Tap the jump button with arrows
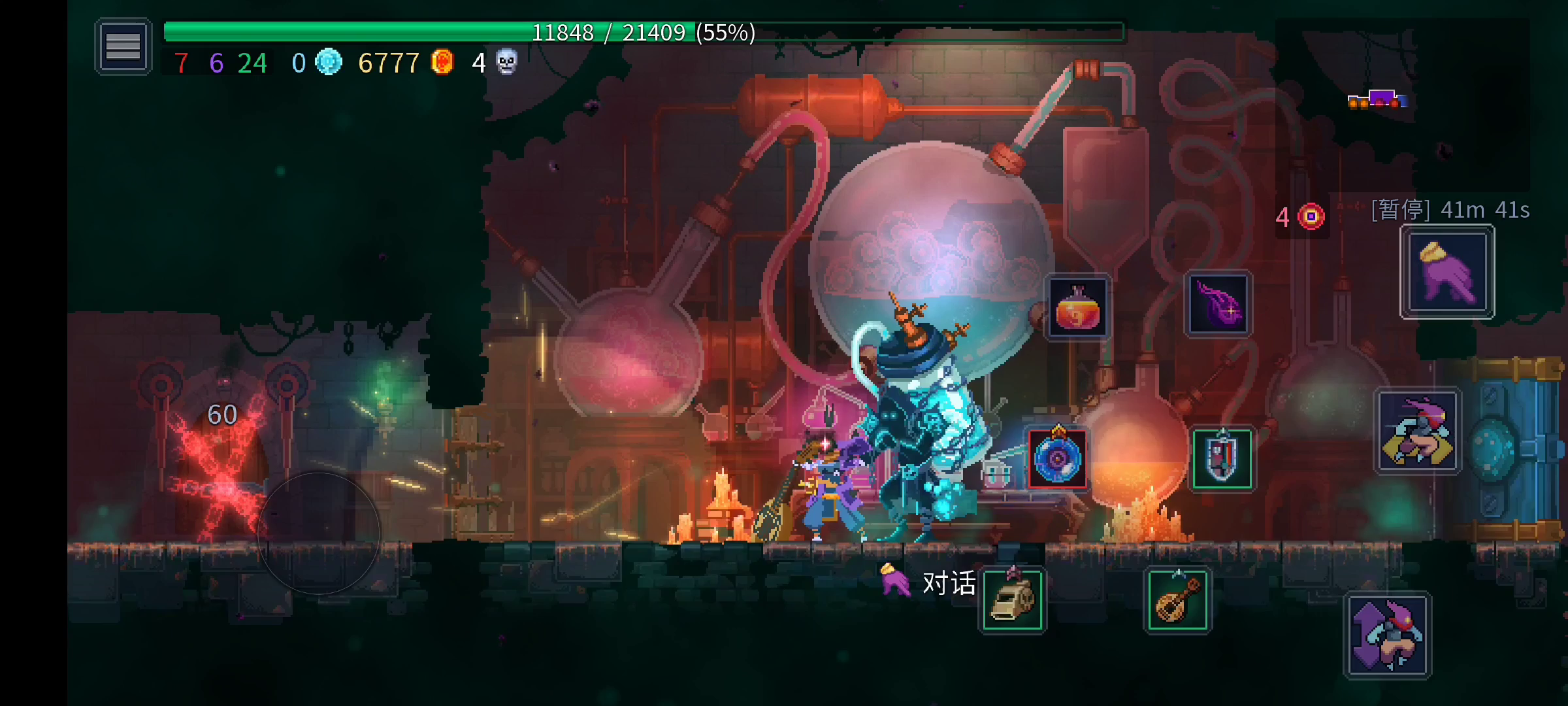 (1388, 635)
